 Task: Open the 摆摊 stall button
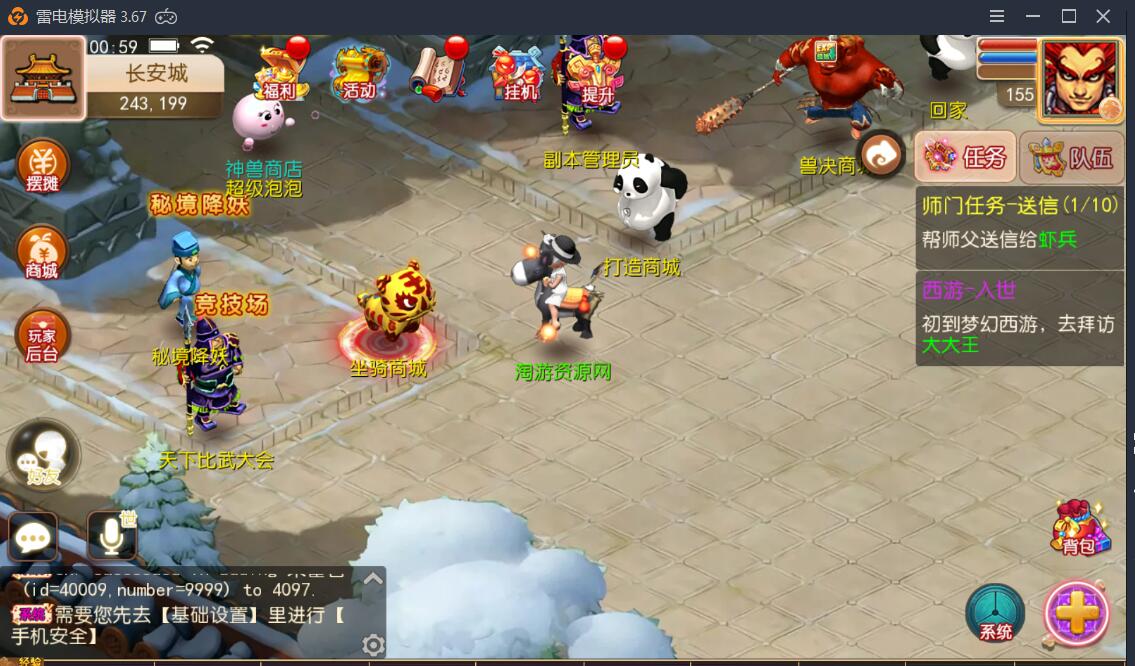tap(43, 166)
